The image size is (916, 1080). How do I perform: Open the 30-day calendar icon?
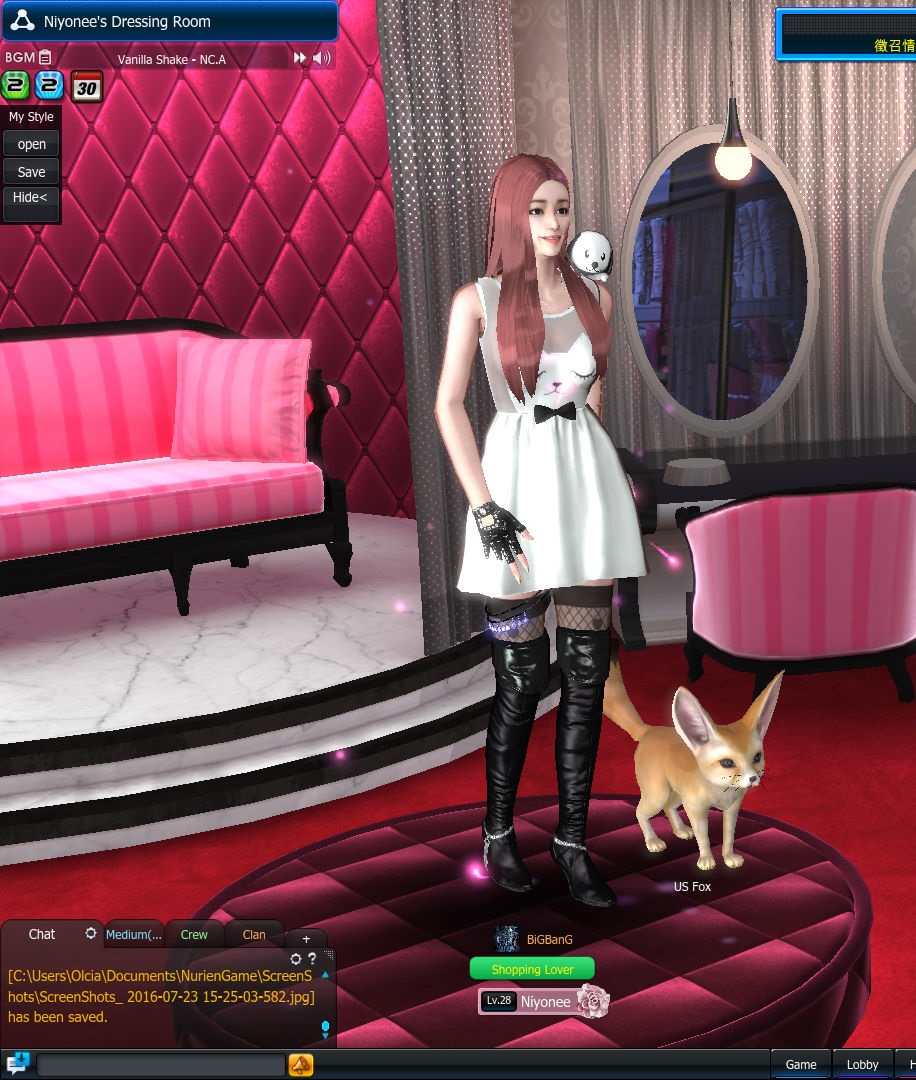tap(87, 87)
